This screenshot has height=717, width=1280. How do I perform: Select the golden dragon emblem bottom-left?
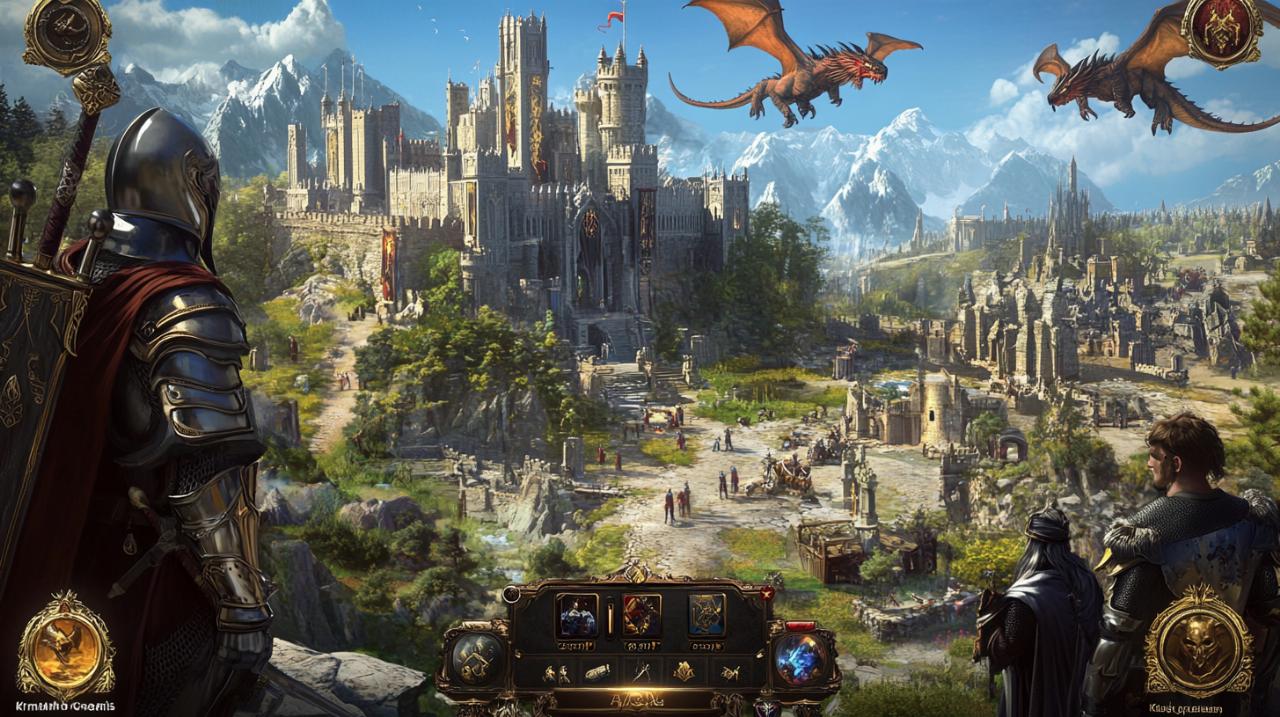click(66, 645)
